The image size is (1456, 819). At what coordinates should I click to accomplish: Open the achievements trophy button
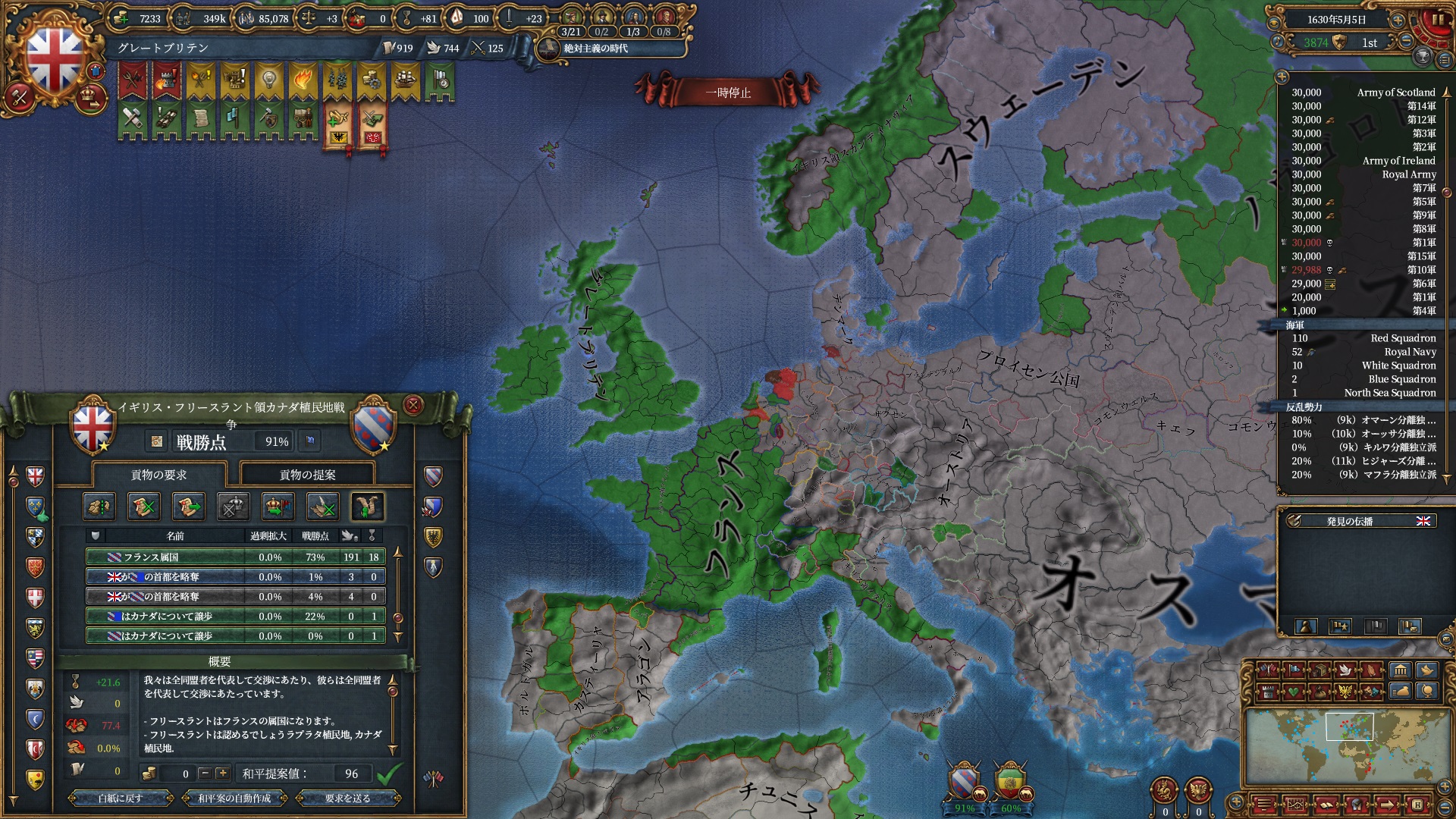(1423, 57)
